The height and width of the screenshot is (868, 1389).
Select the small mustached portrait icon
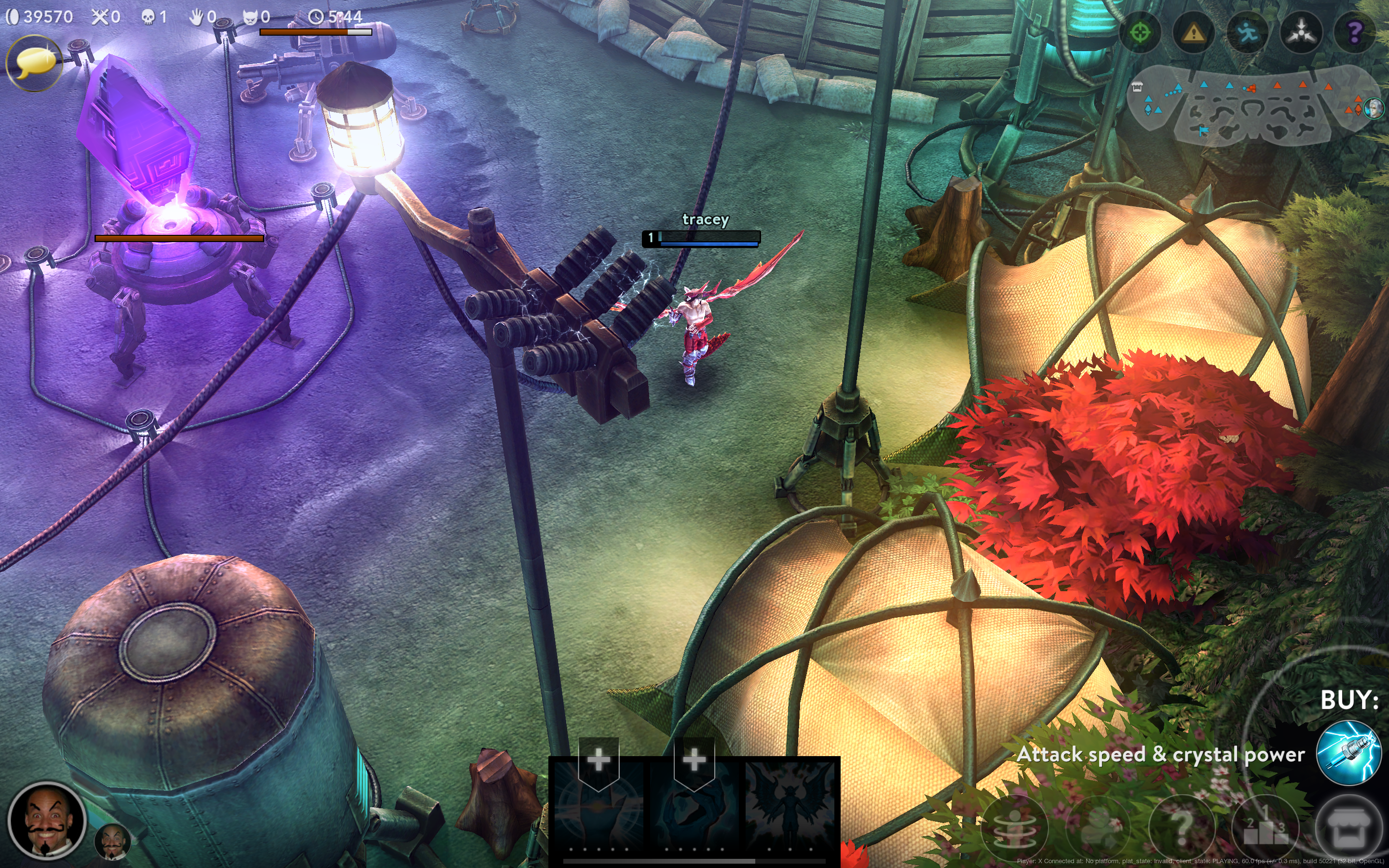tap(112, 841)
